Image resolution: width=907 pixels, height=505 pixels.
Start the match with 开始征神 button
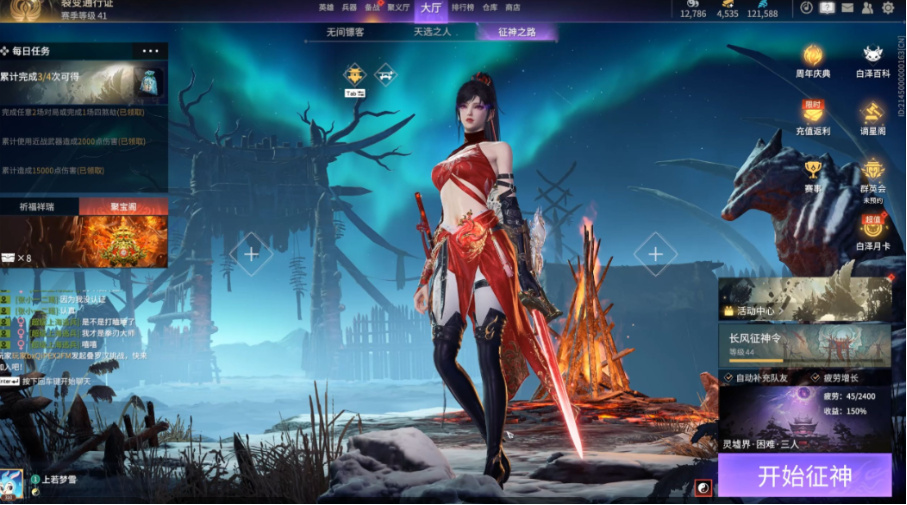804,475
